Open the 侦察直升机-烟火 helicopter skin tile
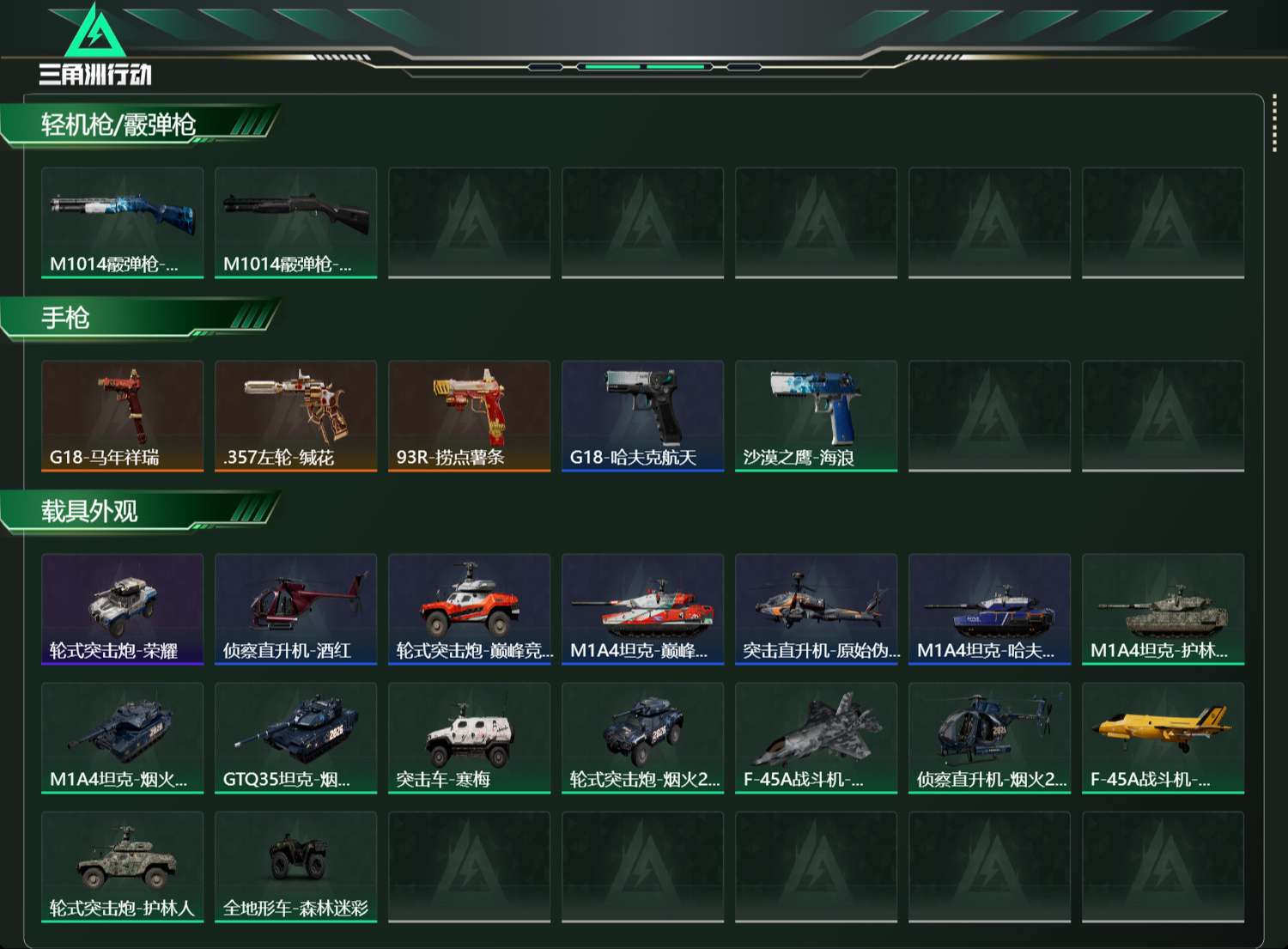The width and height of the screenshot is (1288, 949). (990, 738)
